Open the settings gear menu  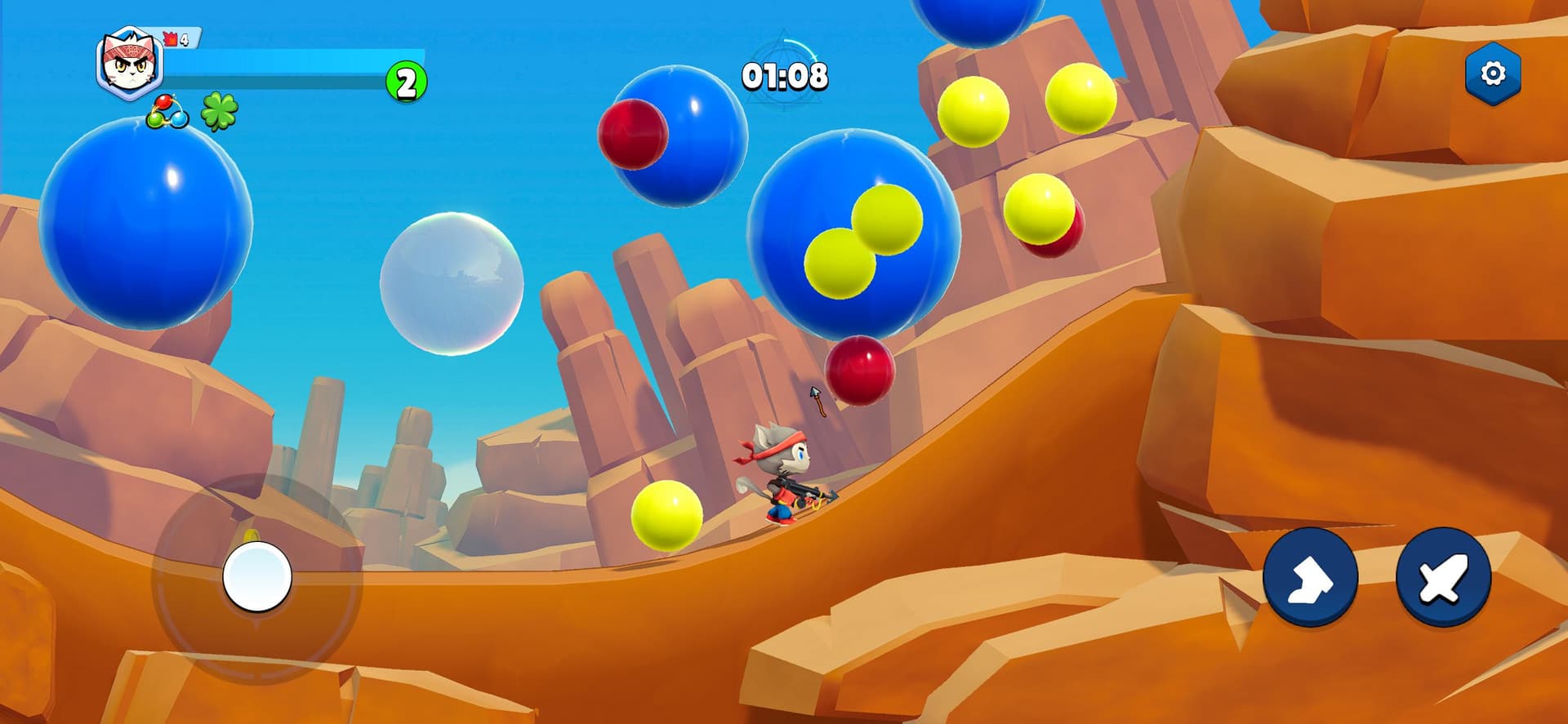[1492, 74]
